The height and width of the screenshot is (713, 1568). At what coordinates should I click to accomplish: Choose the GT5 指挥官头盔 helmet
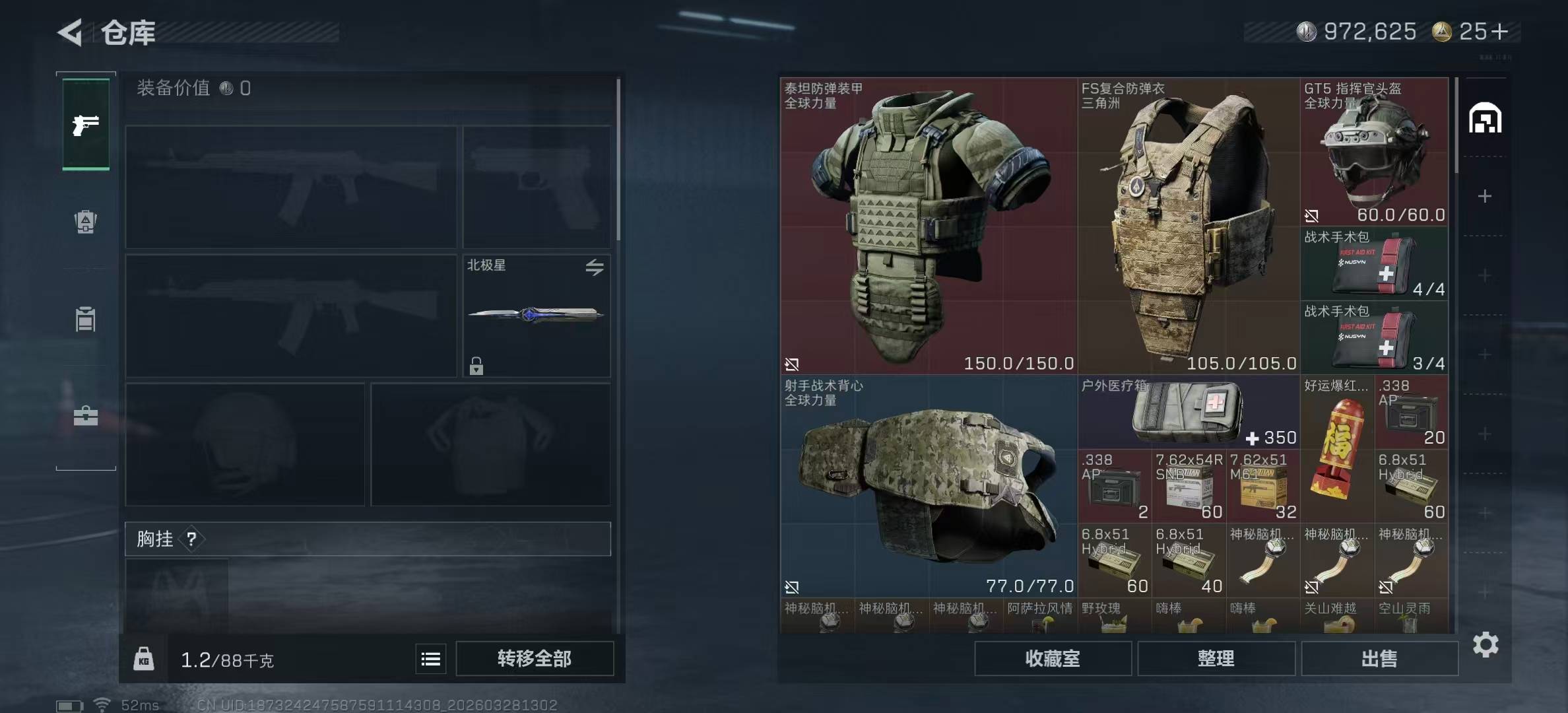(1375, 152)
